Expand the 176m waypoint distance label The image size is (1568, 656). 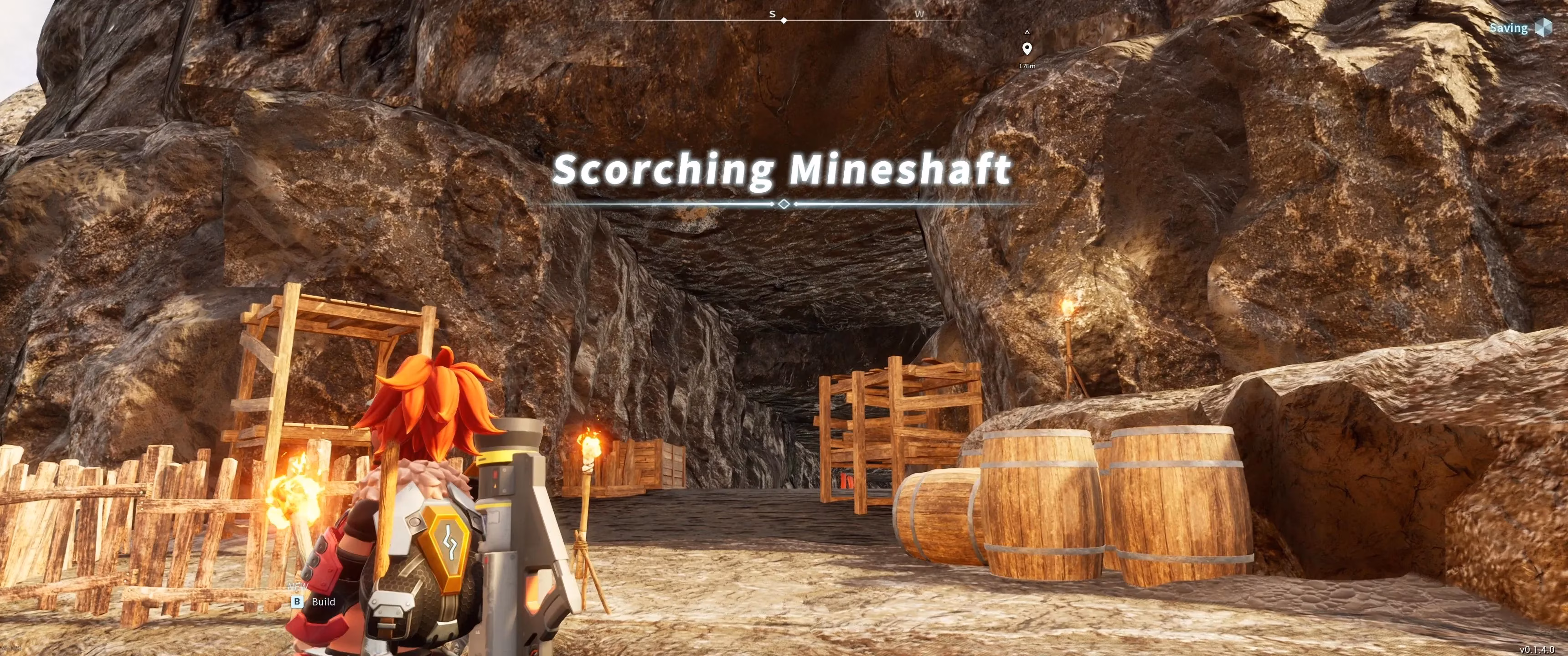(1027, 65)
